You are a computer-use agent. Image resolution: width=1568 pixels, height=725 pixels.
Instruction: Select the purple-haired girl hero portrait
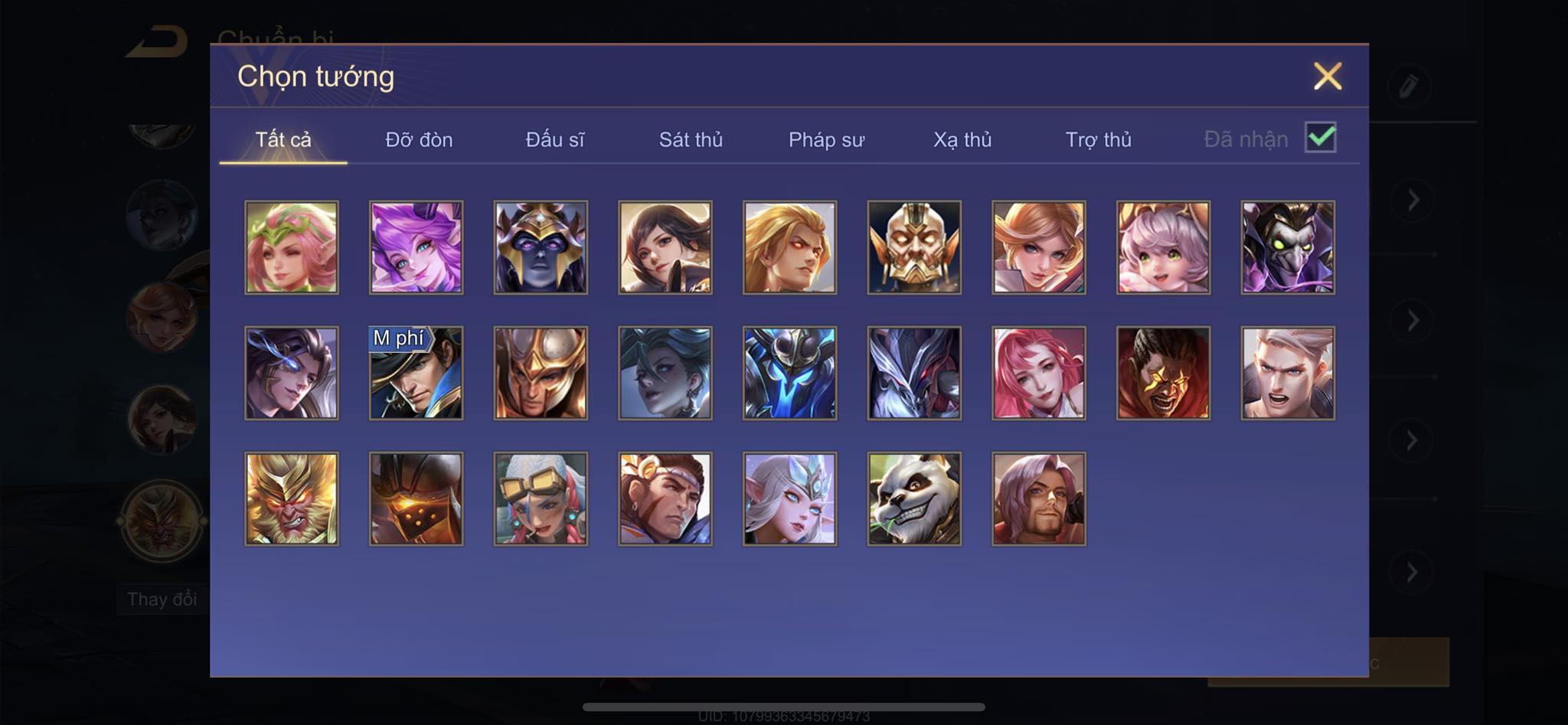pos(416,247)
